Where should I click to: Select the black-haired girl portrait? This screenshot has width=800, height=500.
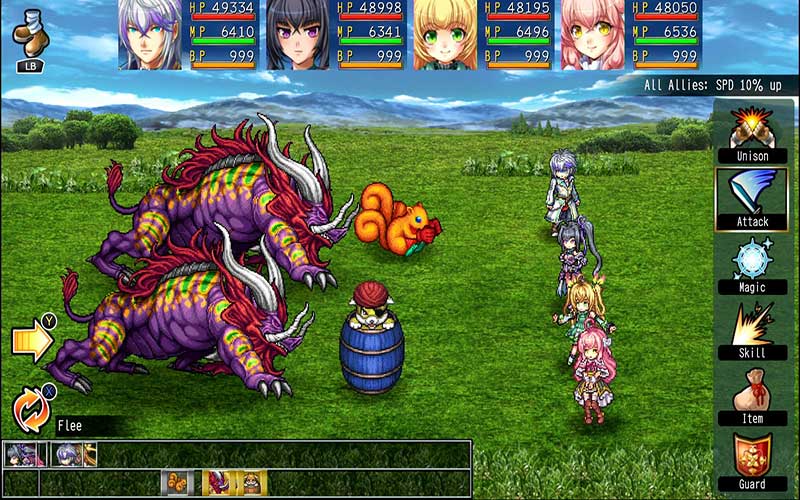click(298, 34)
